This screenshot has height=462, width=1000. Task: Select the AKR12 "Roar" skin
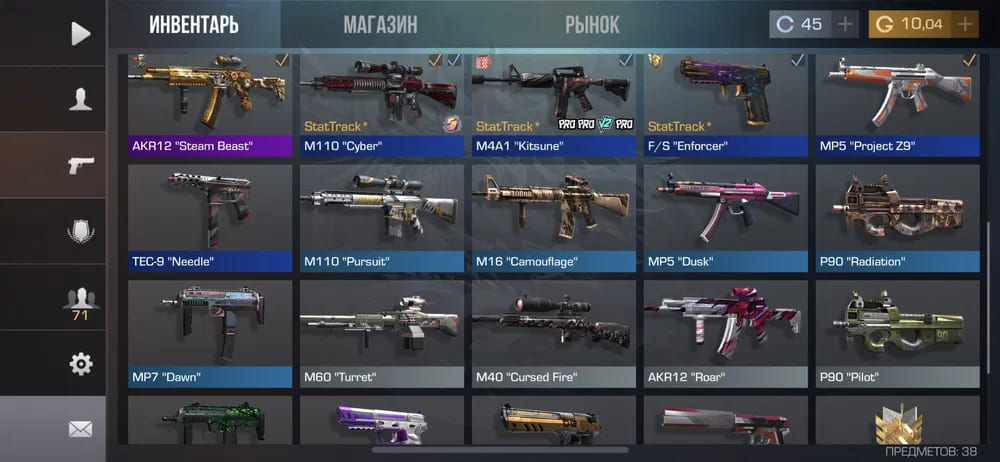[726, 334]
